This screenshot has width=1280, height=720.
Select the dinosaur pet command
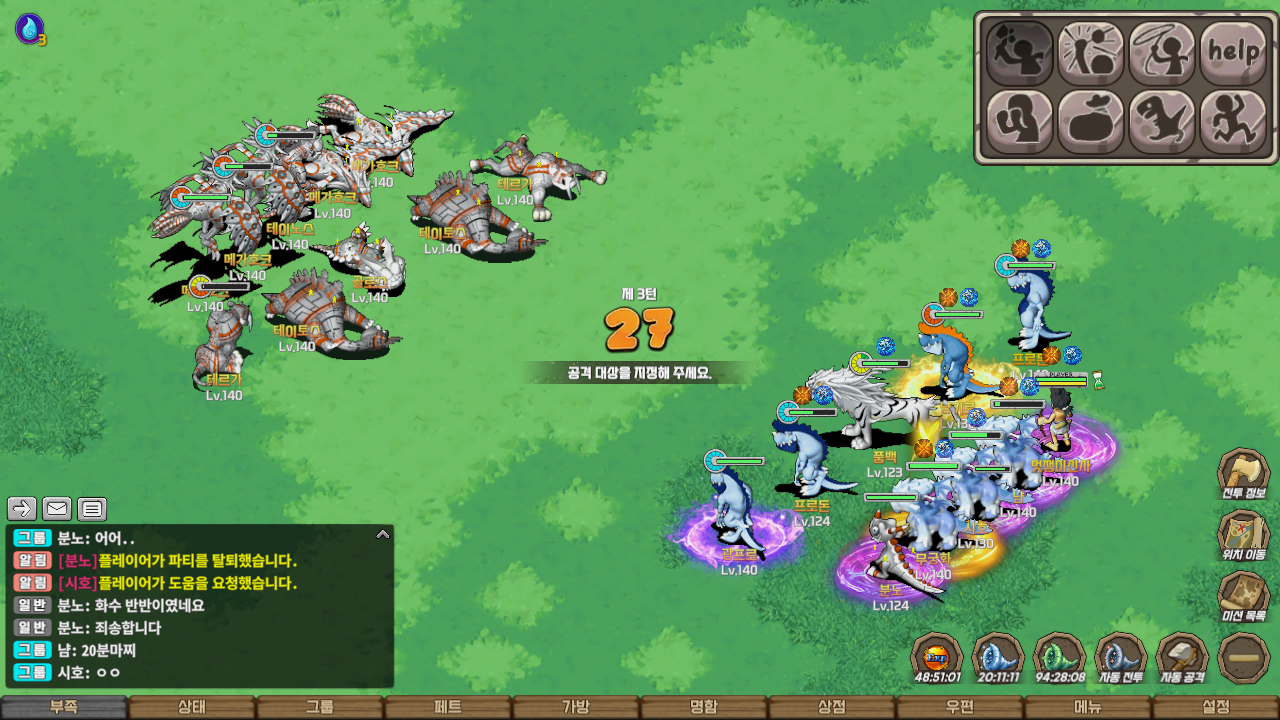point(1162,121)
